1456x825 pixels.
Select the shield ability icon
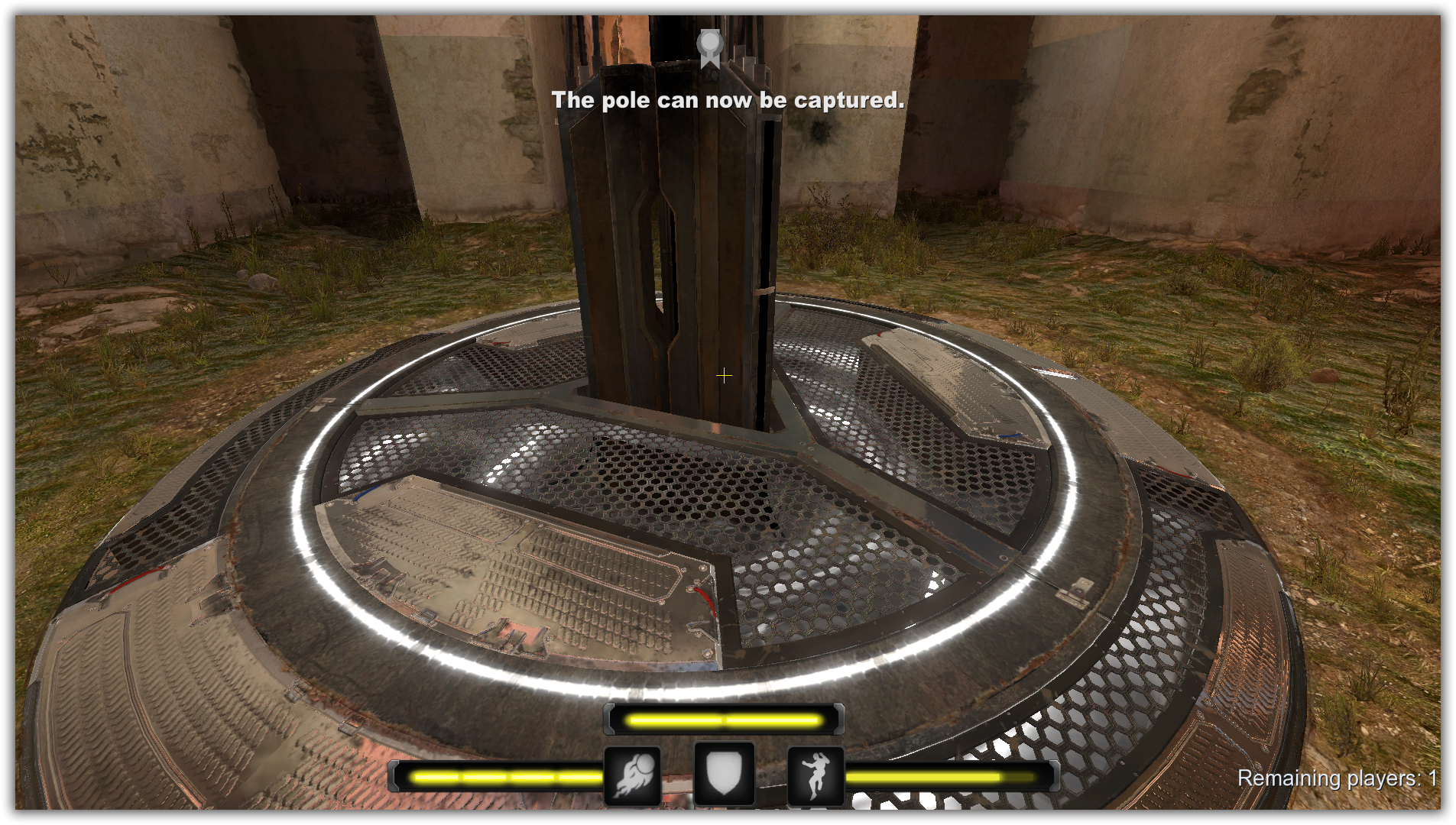point(724,774)
